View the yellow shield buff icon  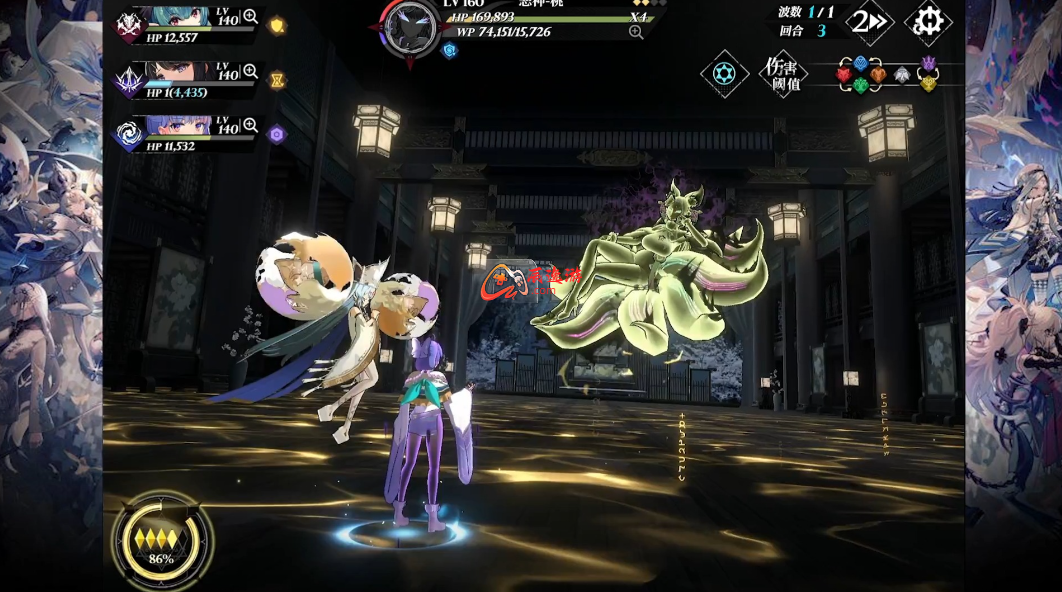(x=278, y=26)
